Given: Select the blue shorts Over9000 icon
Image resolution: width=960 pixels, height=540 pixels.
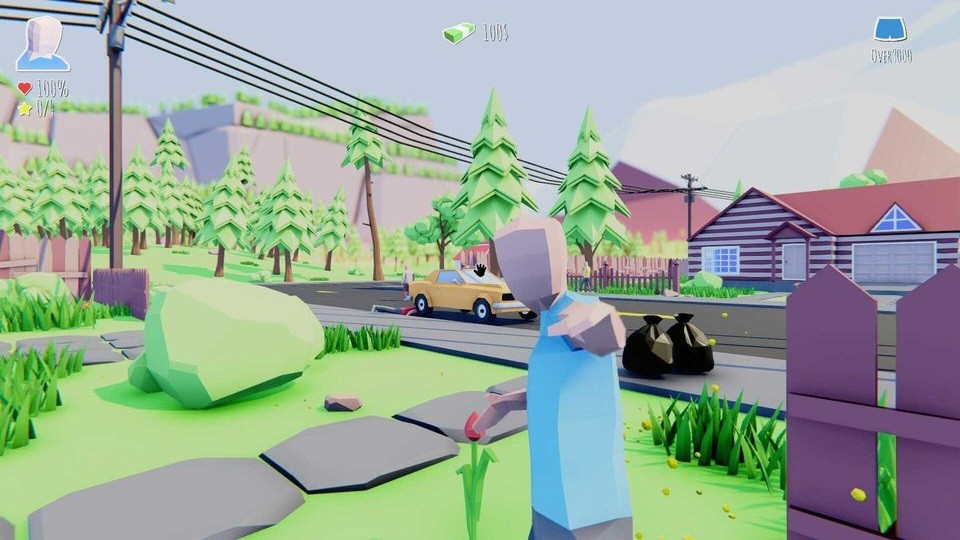Looking at the screenshot, I should (x=889, y=30).
